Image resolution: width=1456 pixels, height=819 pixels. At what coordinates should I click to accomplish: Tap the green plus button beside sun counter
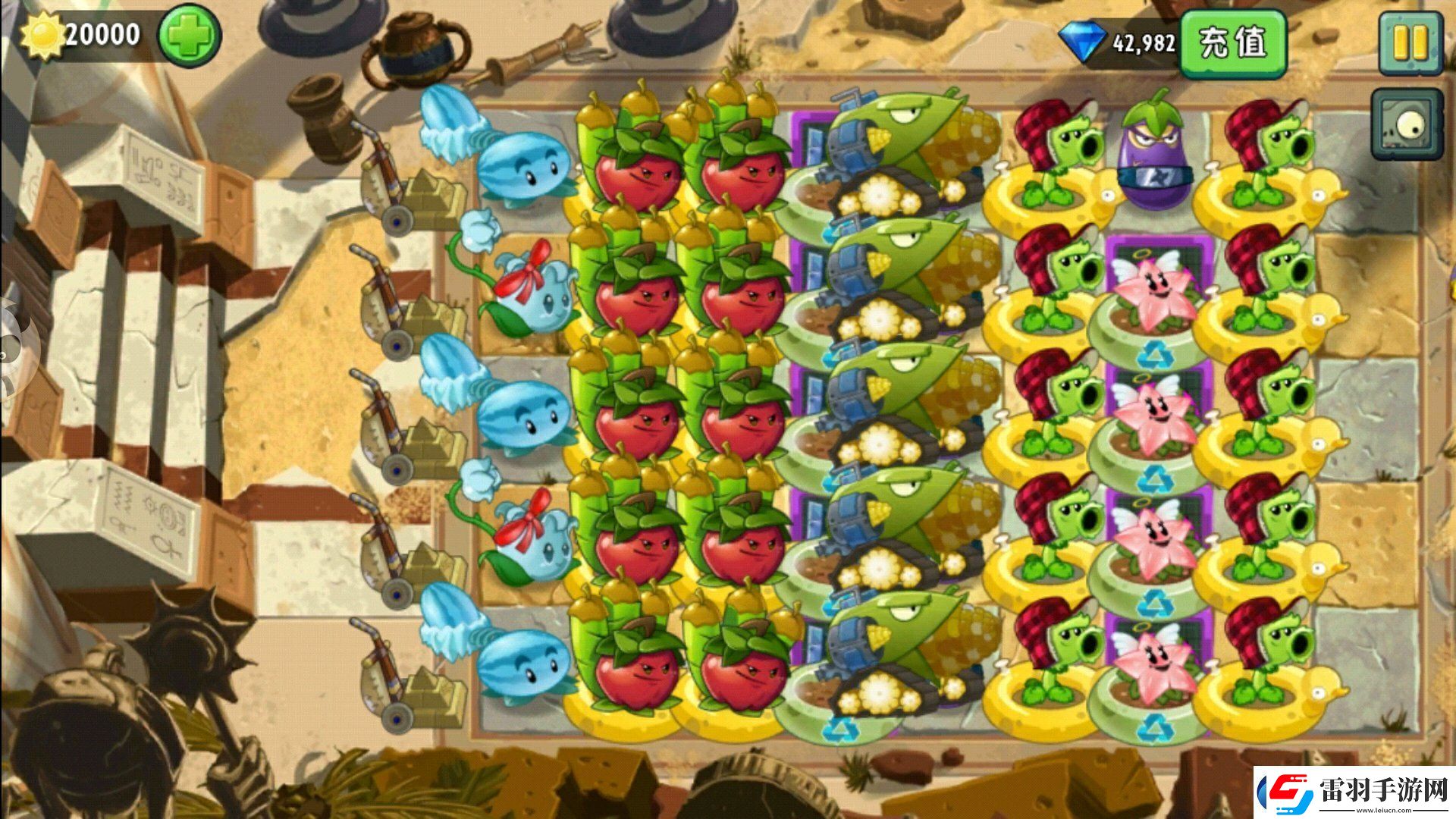click(x=189, y=36)
